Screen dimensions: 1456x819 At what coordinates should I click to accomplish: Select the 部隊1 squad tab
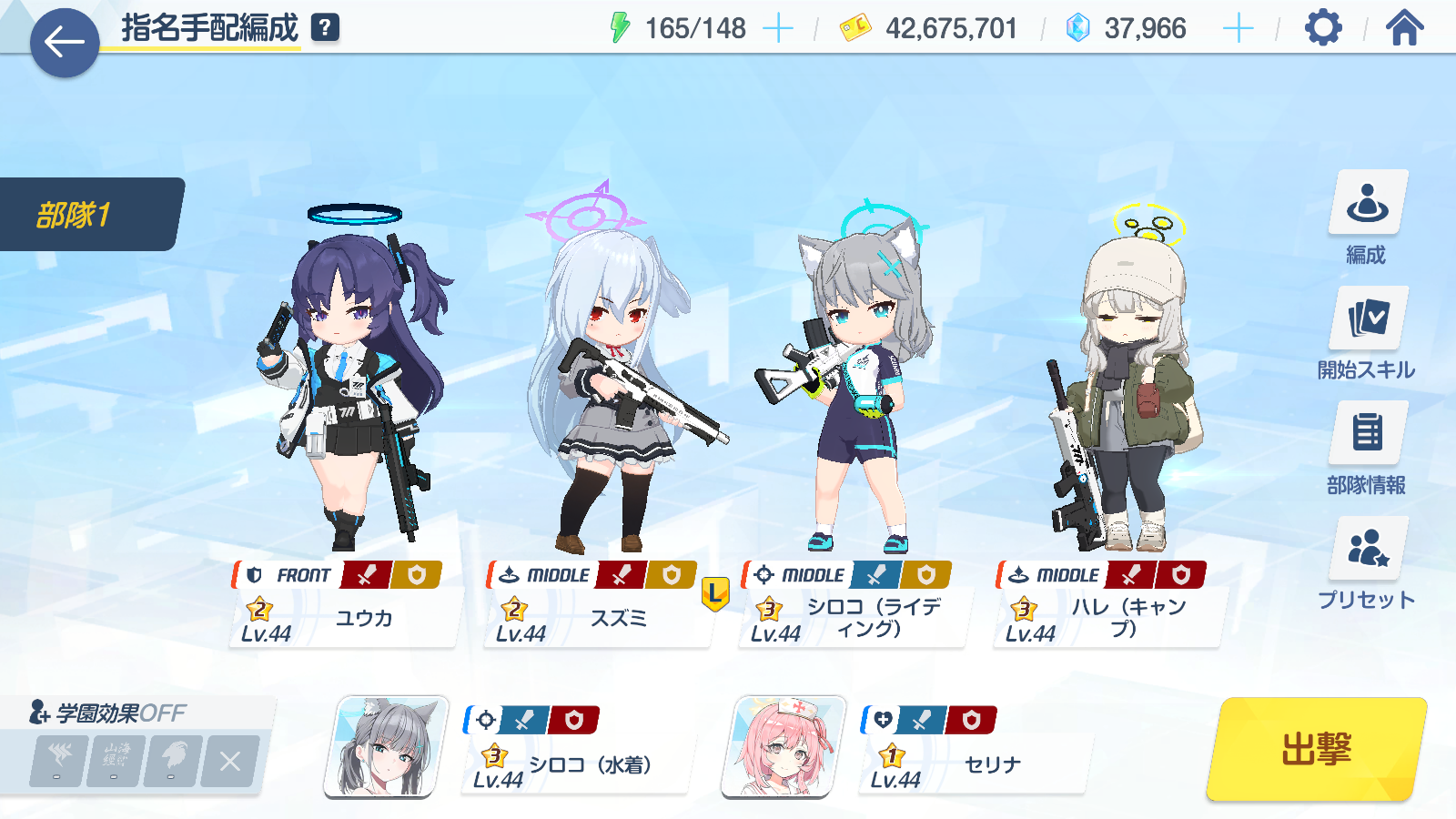pyautogui.click(x=89, y=215)
